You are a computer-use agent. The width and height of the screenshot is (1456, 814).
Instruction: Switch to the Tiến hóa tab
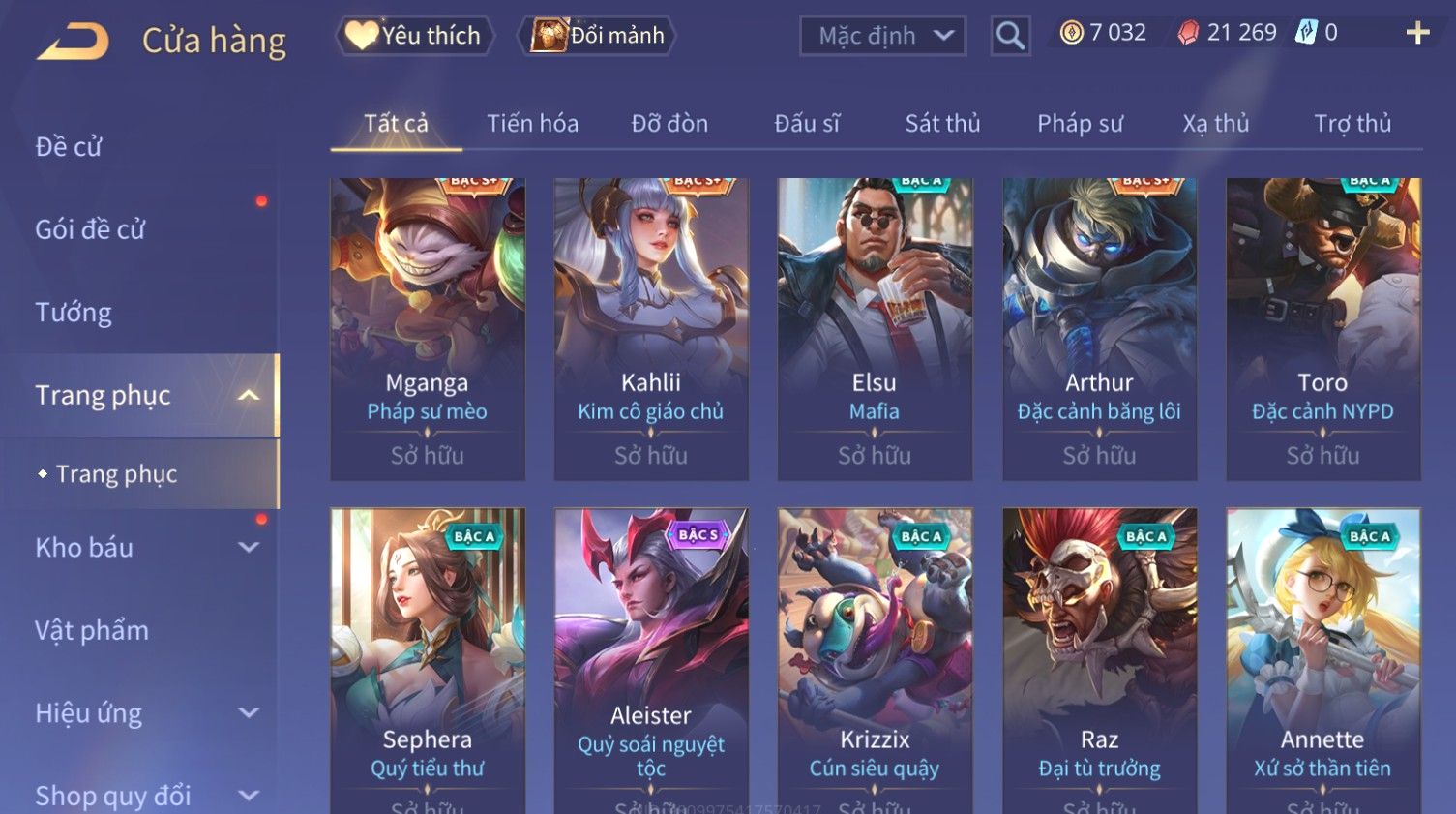(532, 124)
